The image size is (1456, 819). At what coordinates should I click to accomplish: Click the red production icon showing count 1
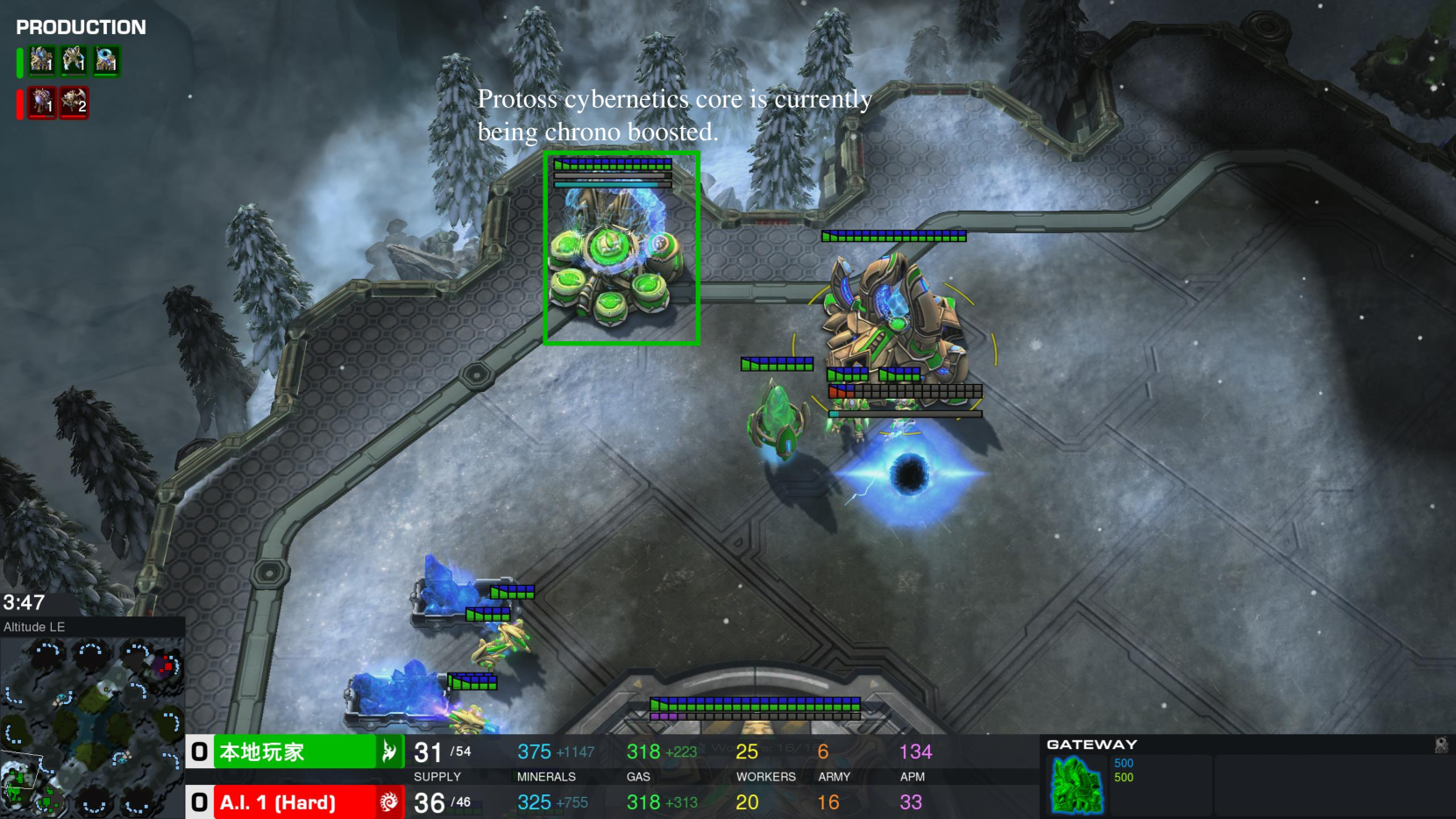pyautogui.click(x=41, y=103)
